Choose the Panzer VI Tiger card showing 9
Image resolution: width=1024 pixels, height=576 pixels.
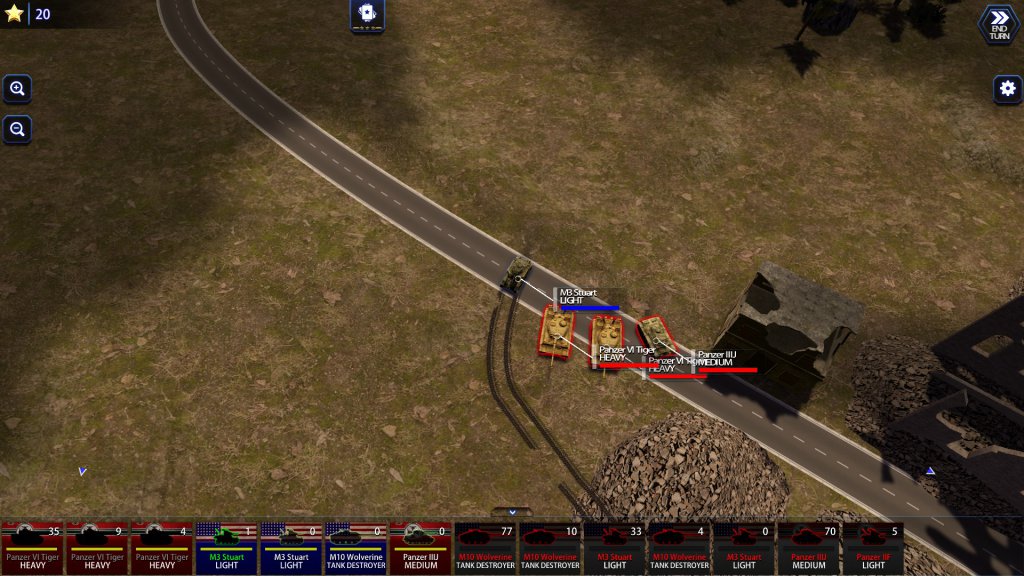(97, 548)
